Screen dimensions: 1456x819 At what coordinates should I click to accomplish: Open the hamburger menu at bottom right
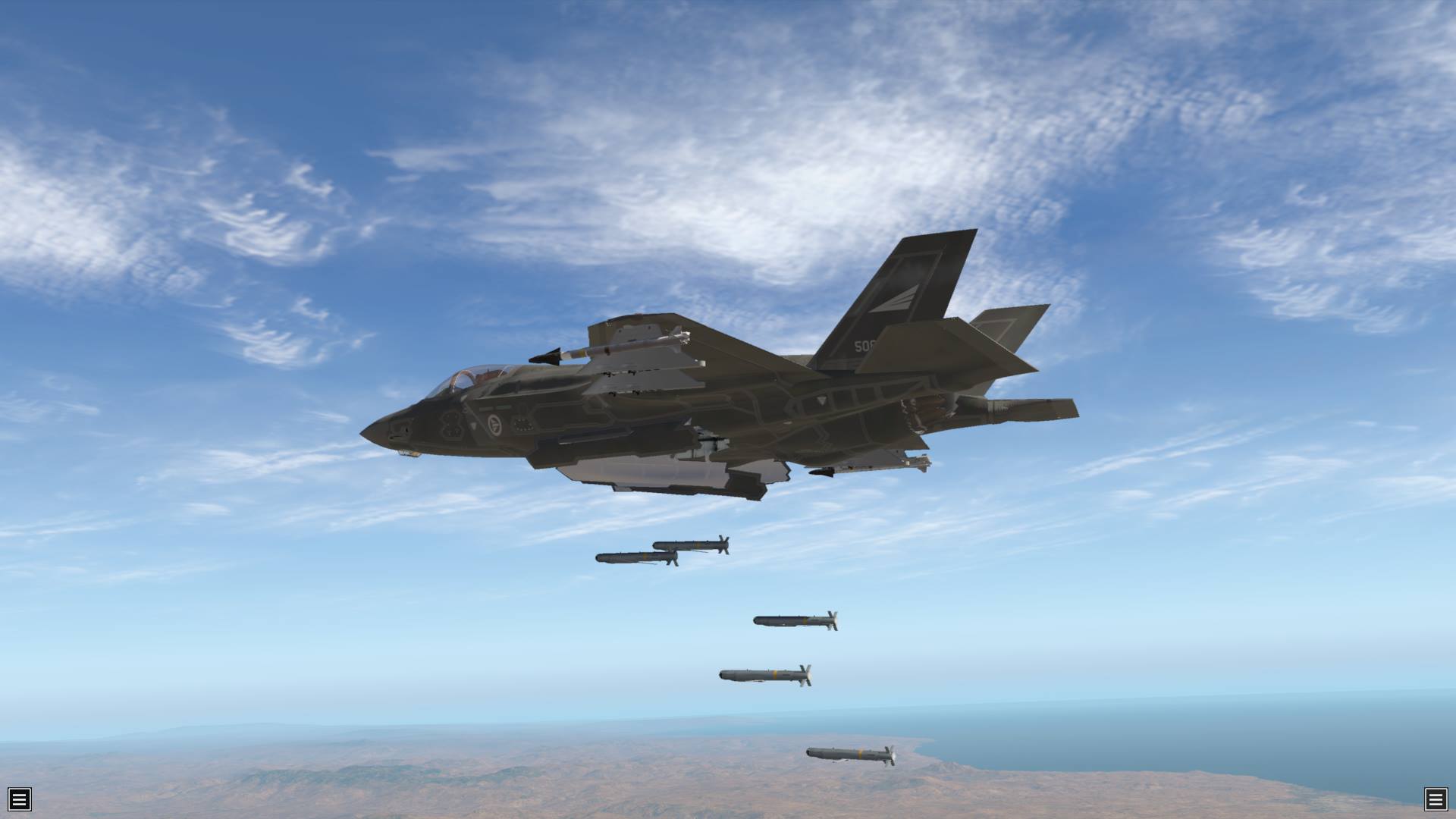[1436, 799]
